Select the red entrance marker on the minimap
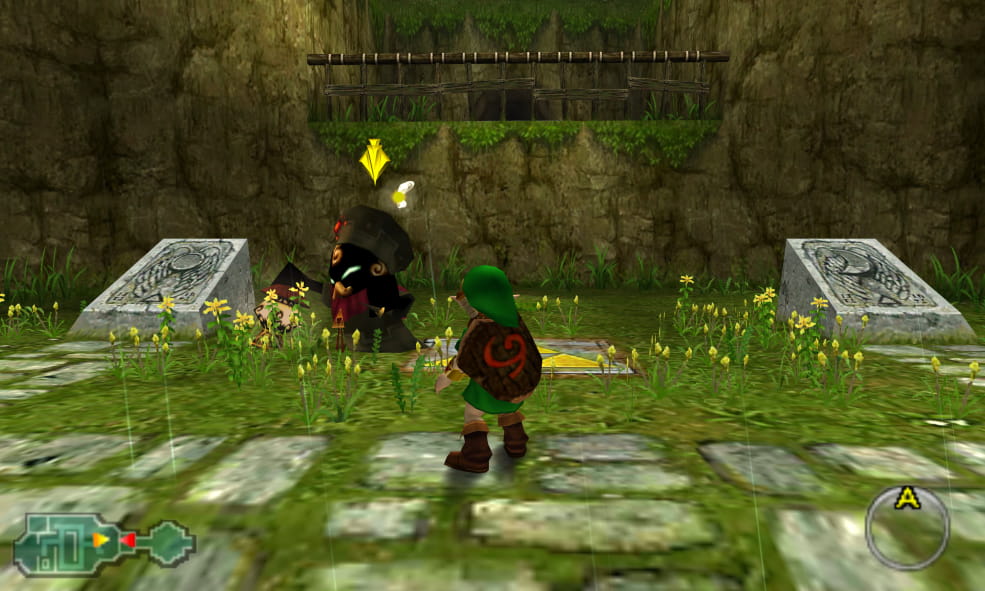This screenshot has width=985, height=591. pyautogui.click(x=127, y=540)
